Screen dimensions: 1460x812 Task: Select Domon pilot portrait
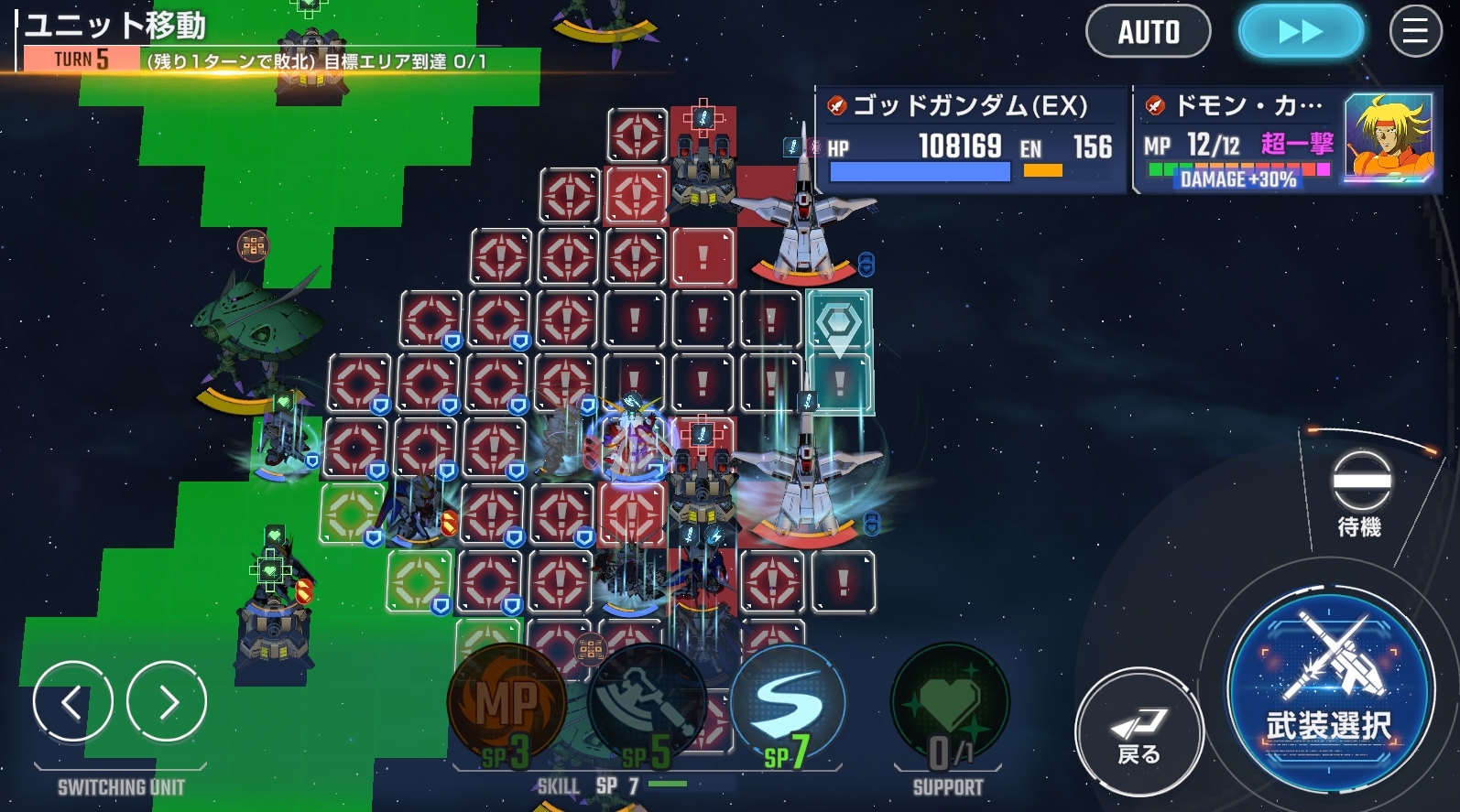point(1388,138)
